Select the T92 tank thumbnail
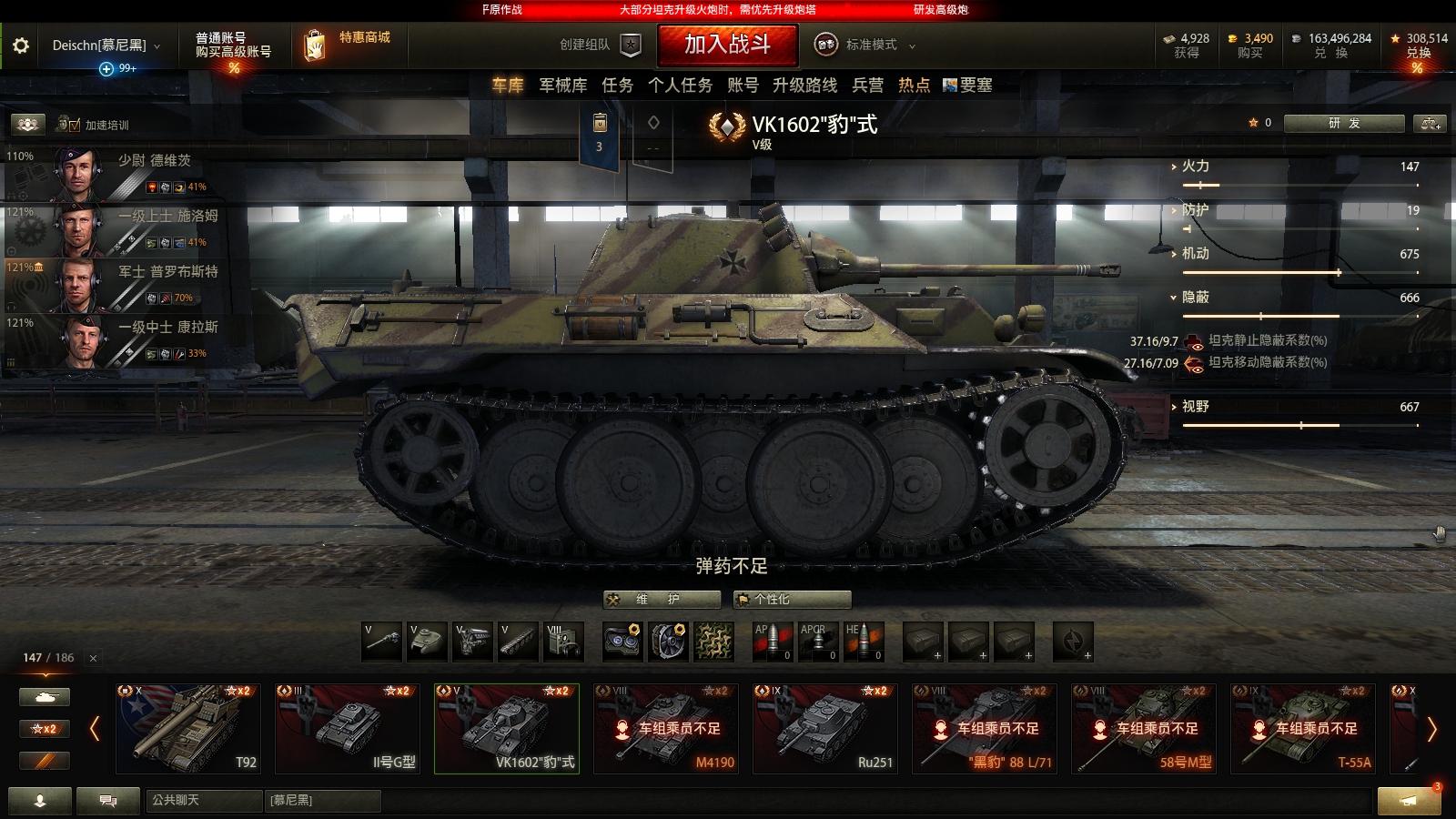The width and height of the screenshot is (1456, 819). (x=187, y=728)
